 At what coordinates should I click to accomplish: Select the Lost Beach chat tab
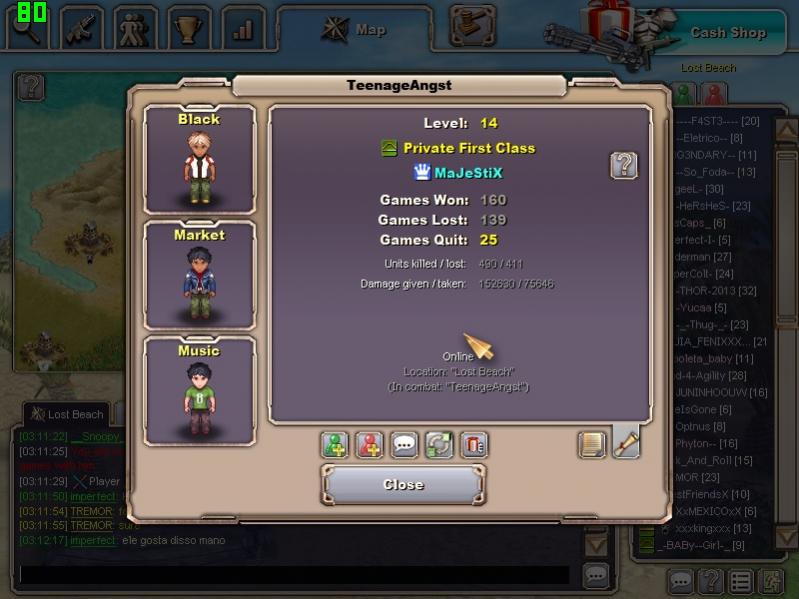pos(68,414)
